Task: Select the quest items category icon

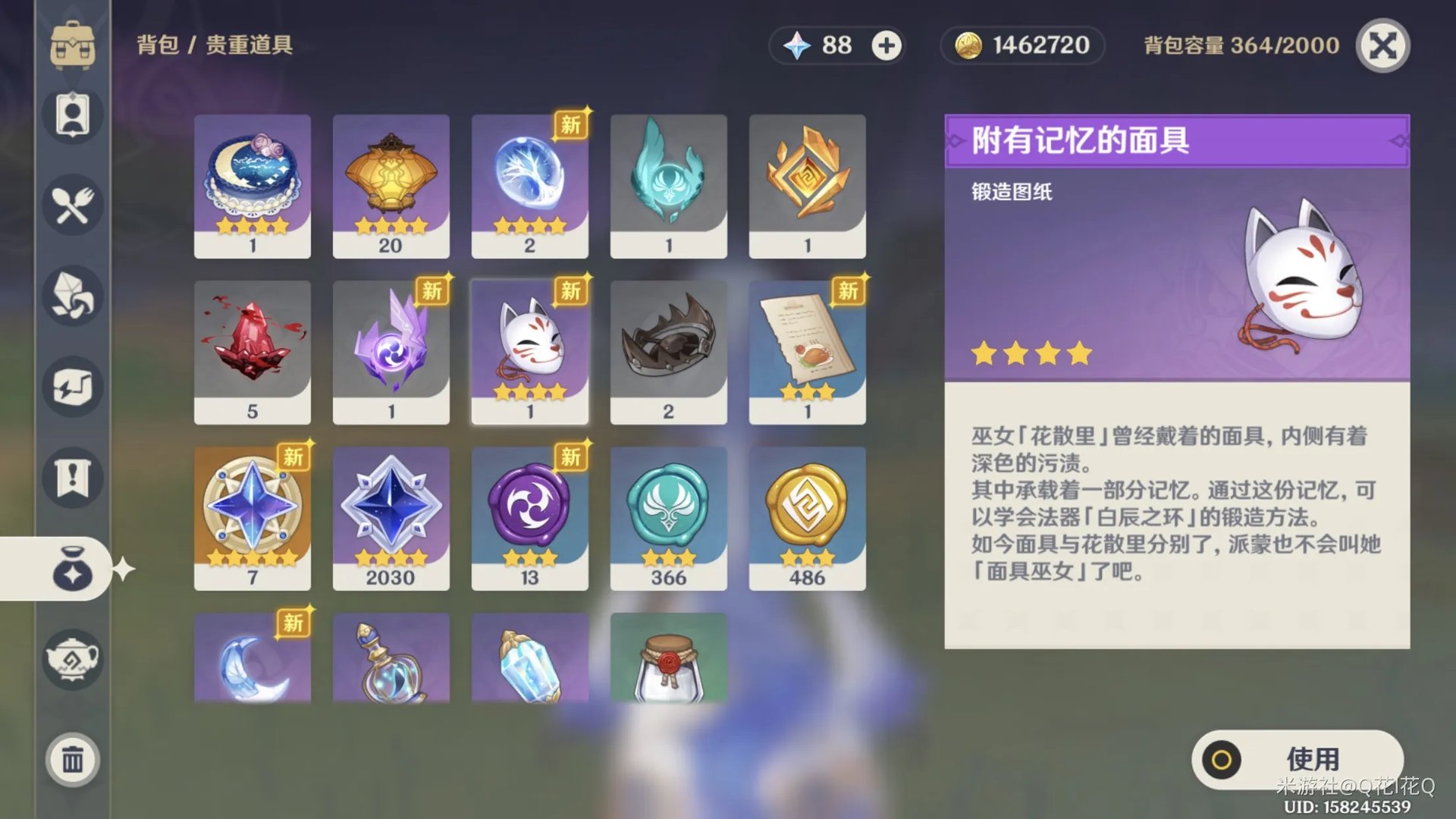Action: pos(72,478)
